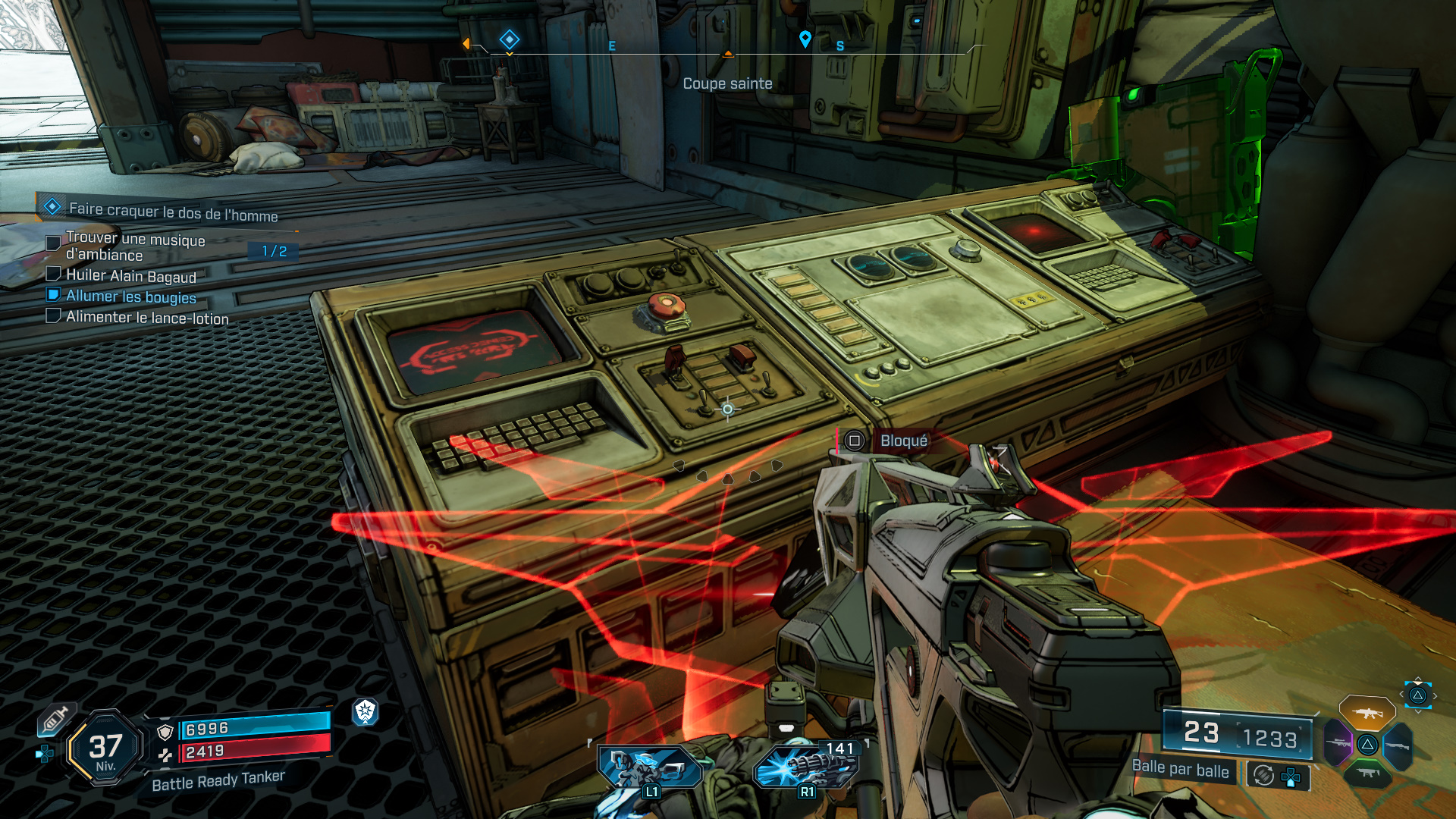Screen dimensions: 1456x819
Task: Click the shield badge buff icon
Action: tap(365, 711)
